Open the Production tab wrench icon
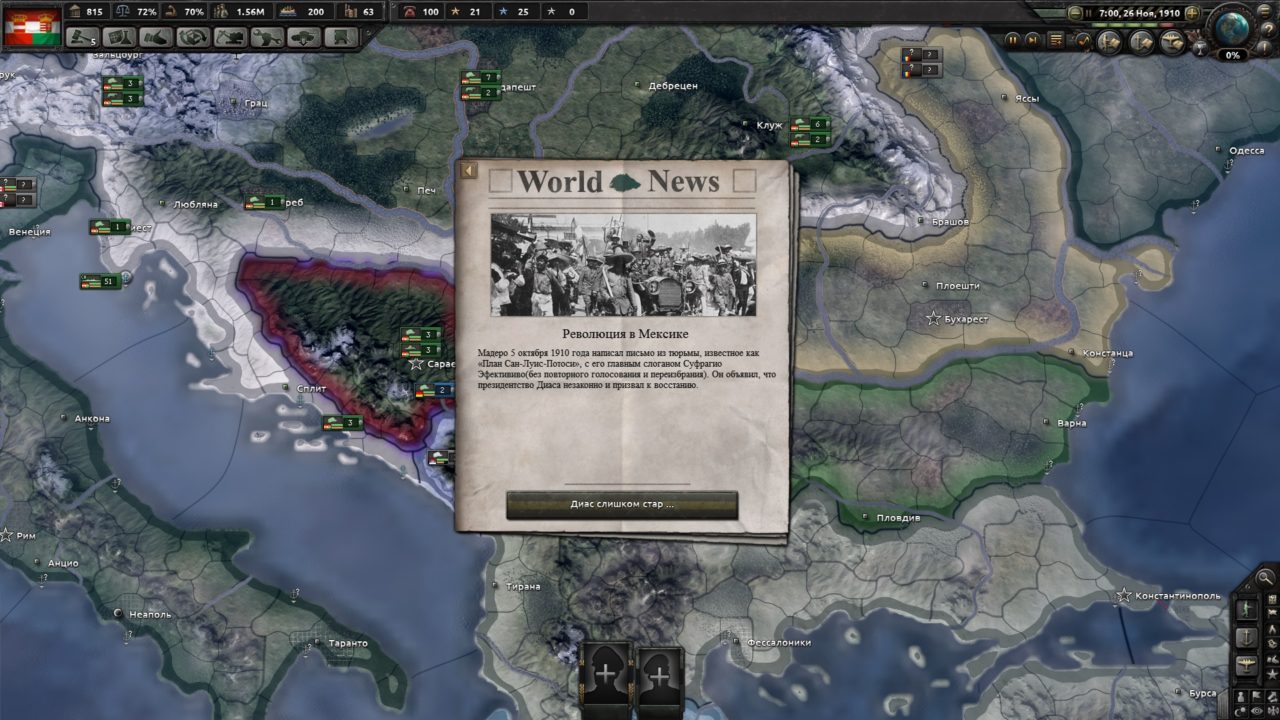The image size is (1280, 720). [x=268, y=37]
